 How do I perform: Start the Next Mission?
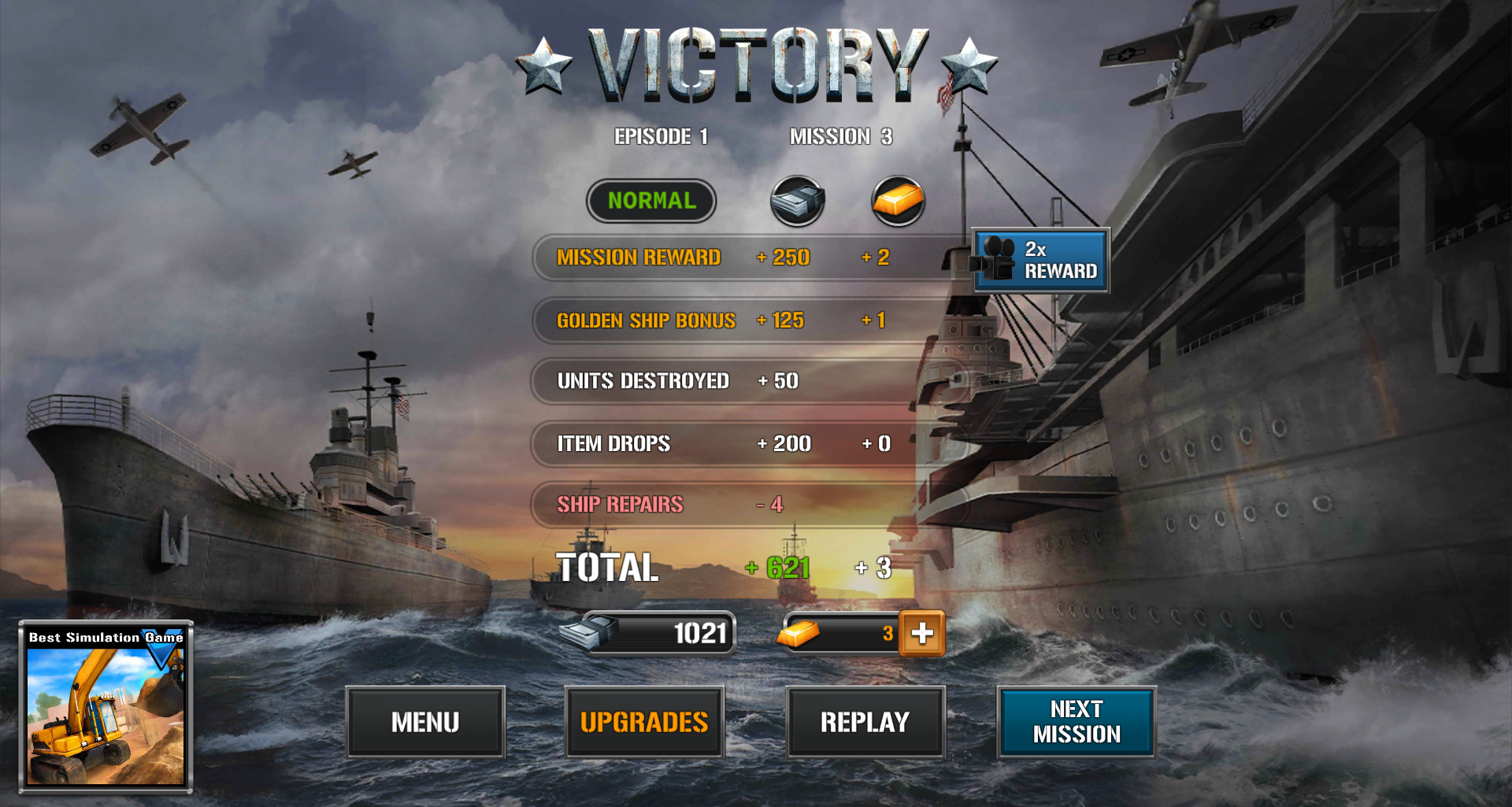pyautogui.click(x=1076, y=721)
